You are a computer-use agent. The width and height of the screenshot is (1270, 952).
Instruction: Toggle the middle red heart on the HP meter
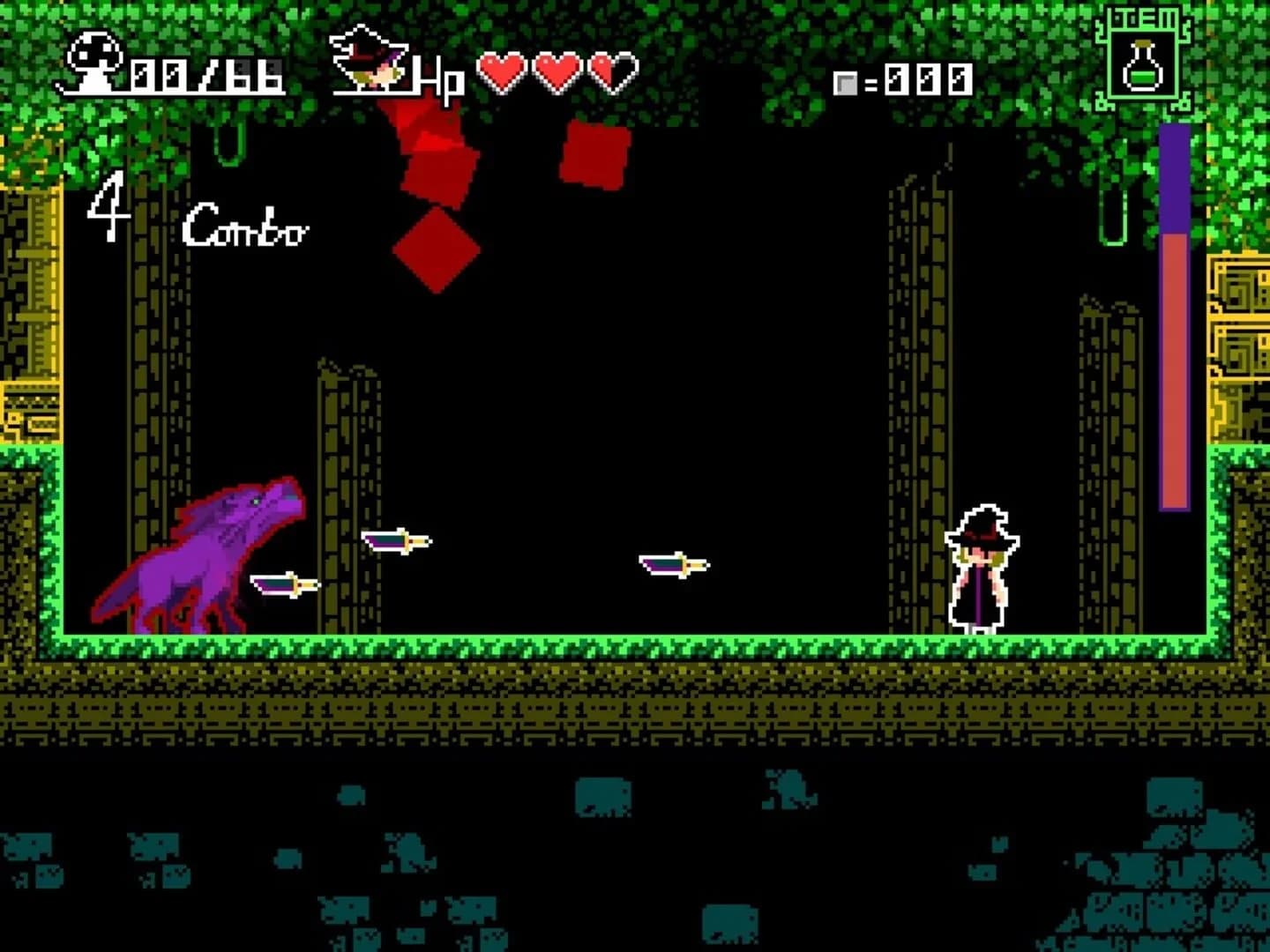click(557, 71)
